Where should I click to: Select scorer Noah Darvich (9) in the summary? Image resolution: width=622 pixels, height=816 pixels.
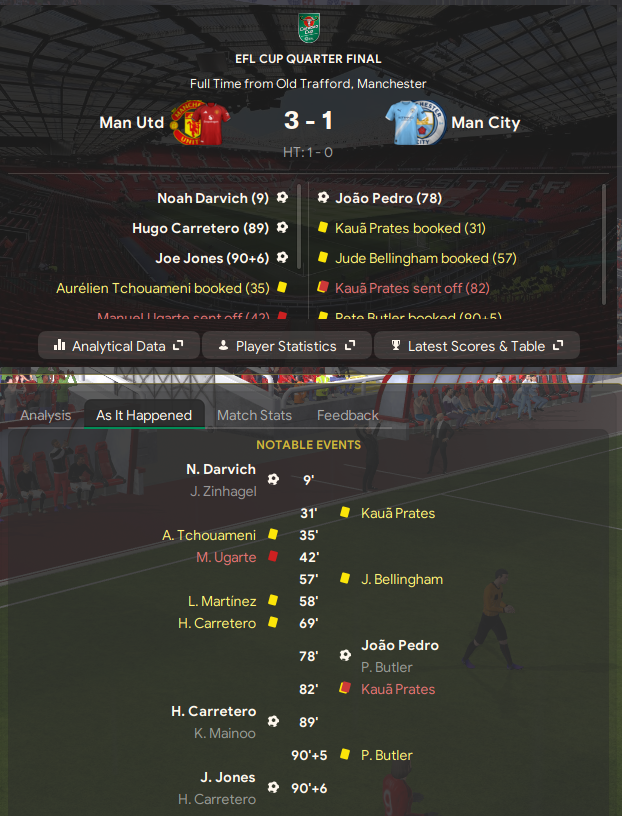(x=213, y=198)
